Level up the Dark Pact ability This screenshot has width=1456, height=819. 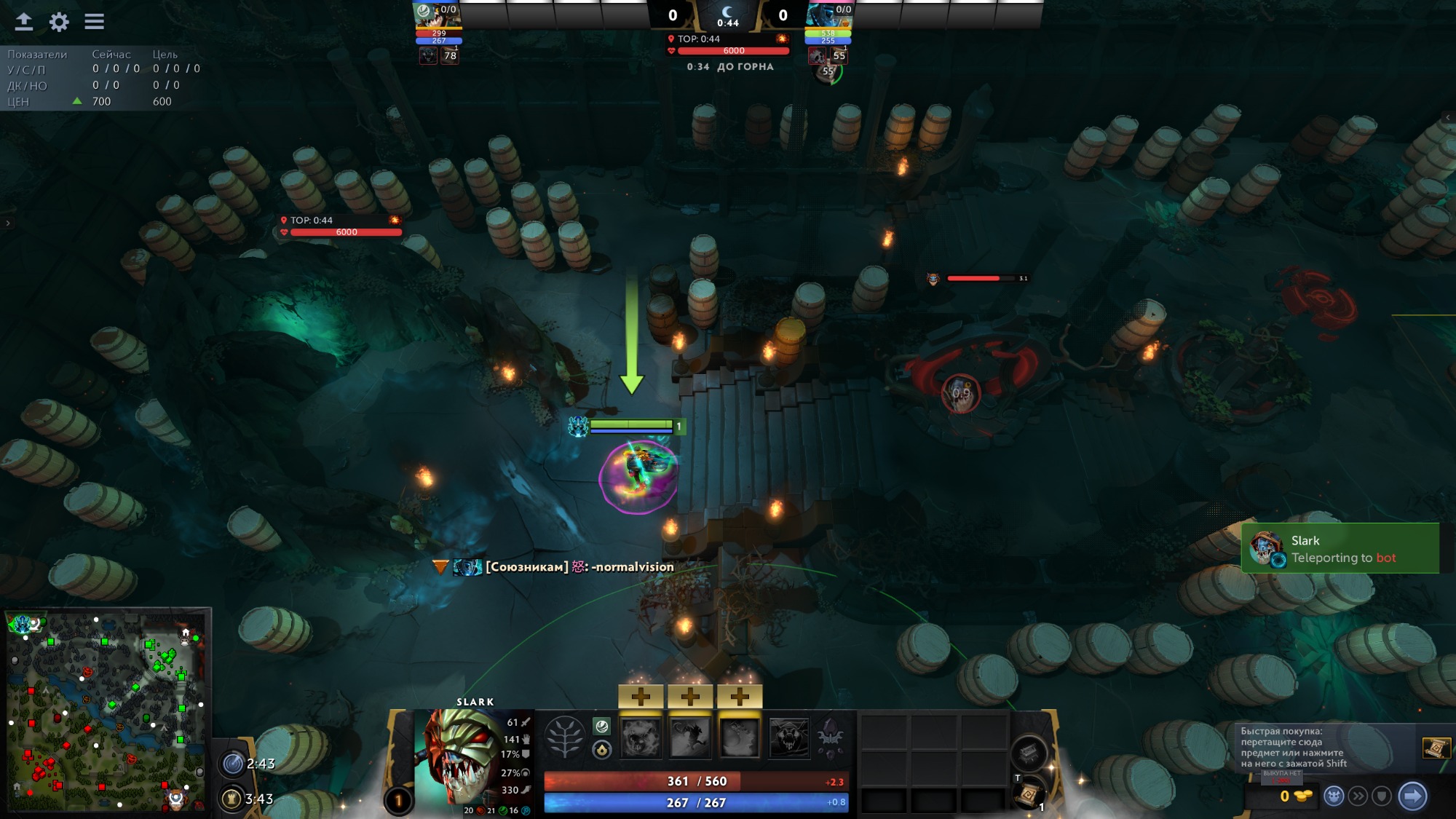pos(641,697)
